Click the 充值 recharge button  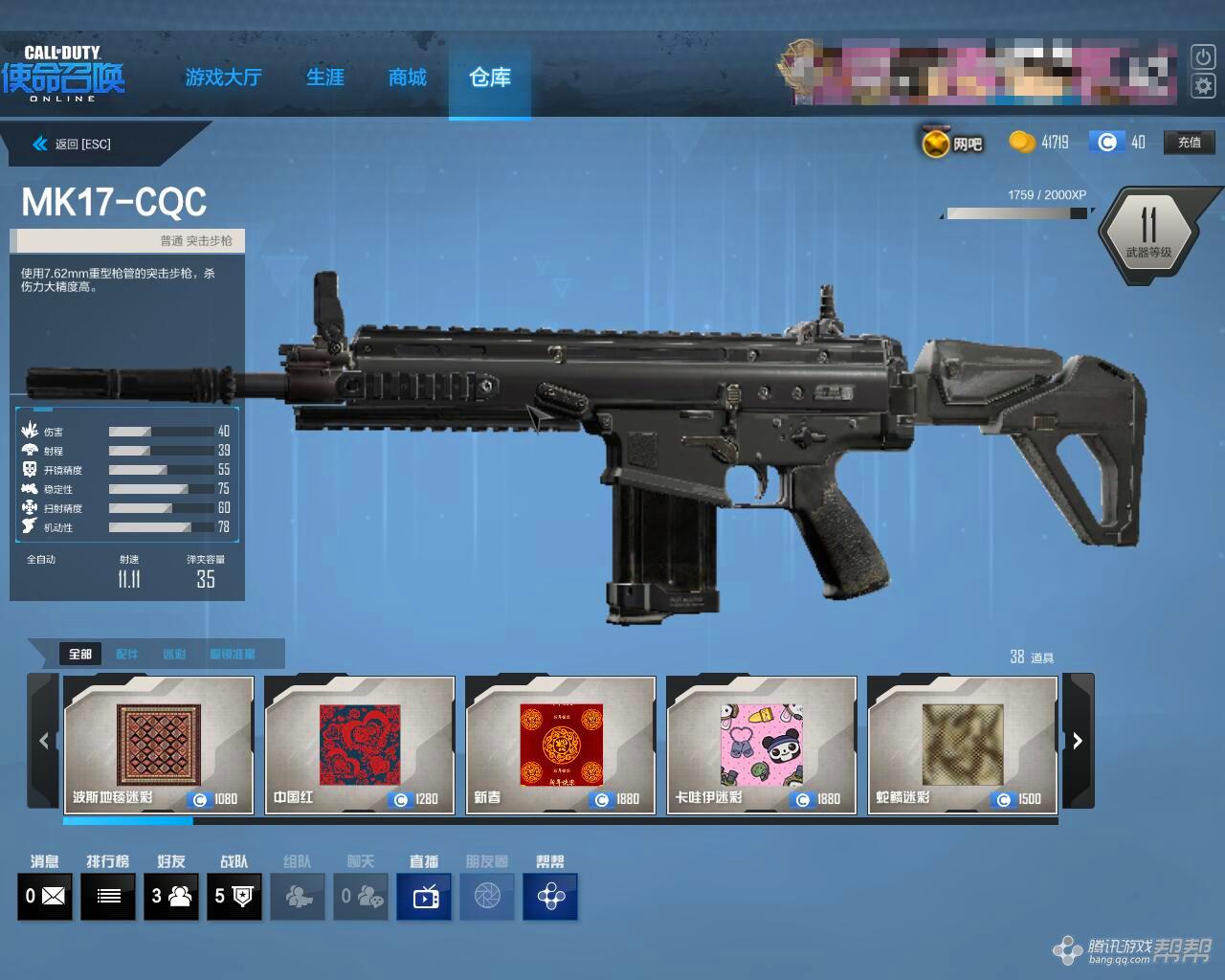tap(1189, 143)
